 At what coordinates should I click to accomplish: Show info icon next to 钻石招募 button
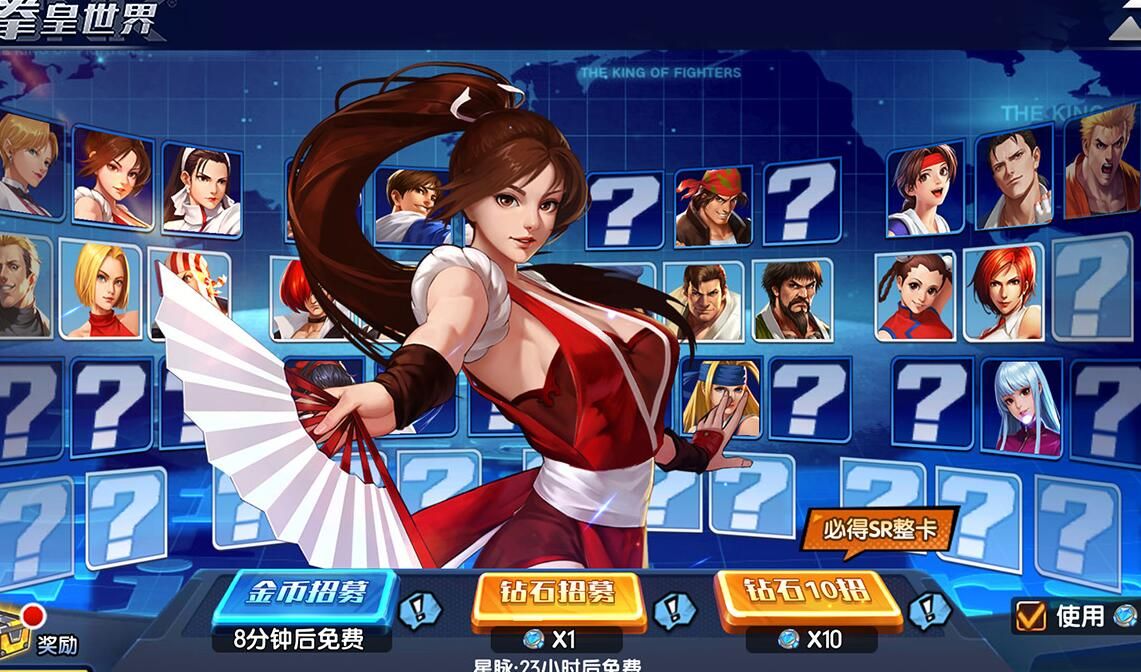[x=673, y=609]
